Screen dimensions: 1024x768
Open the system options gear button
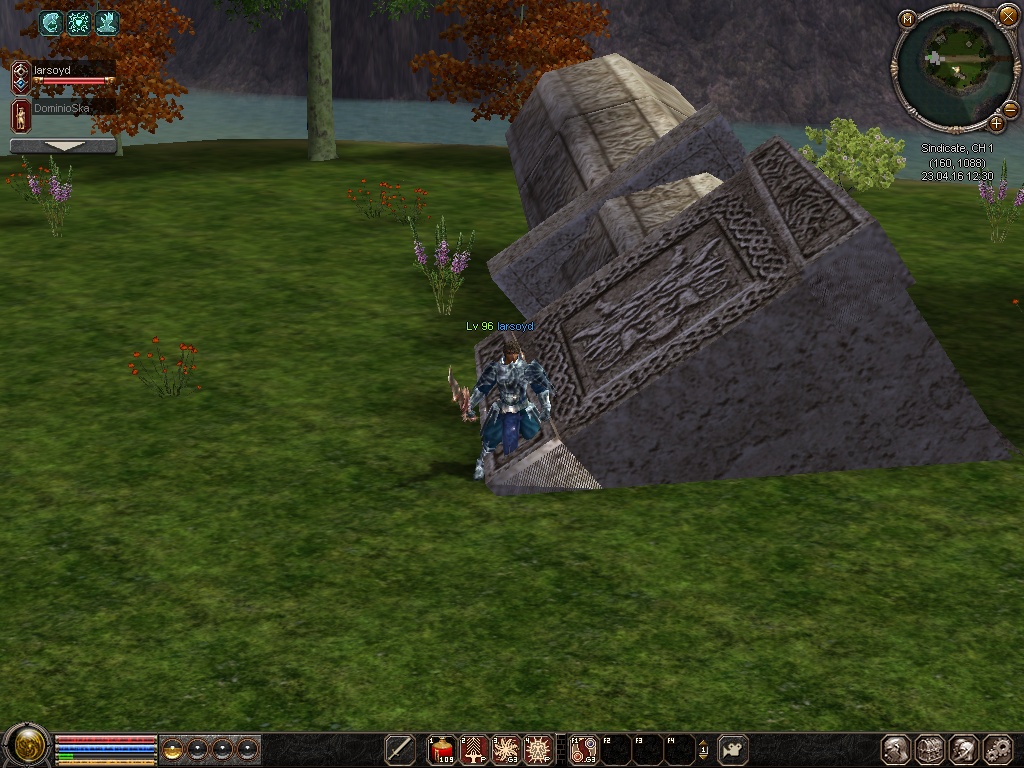coord(999,749)
